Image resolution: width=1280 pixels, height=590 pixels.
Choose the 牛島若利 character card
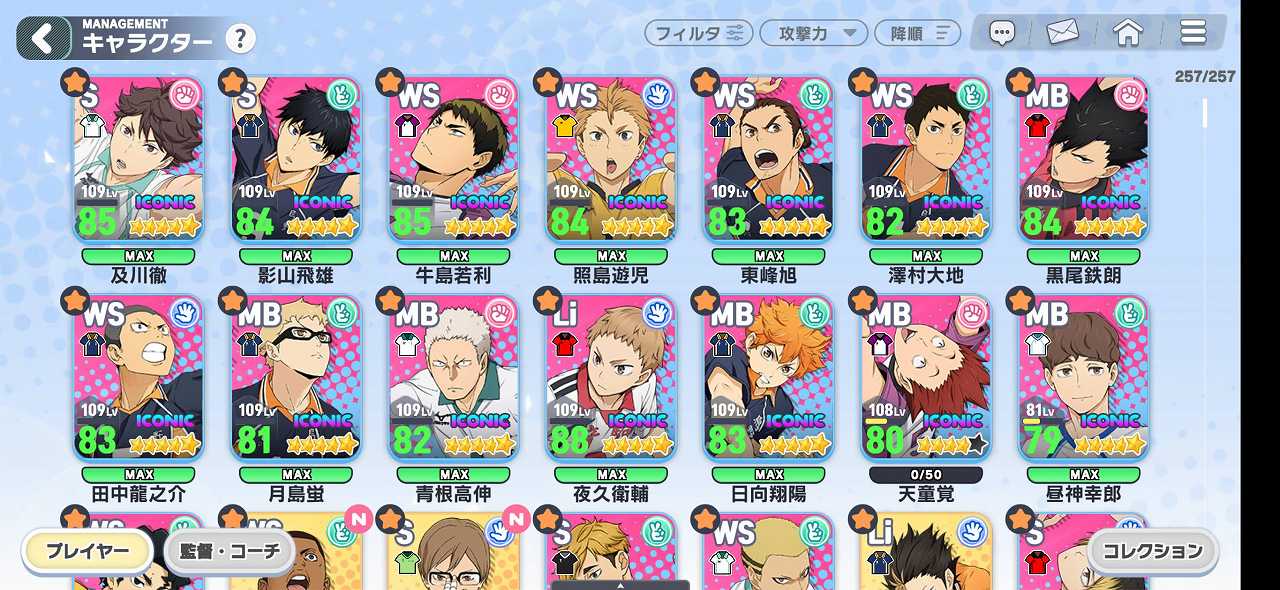click(454, 160)
